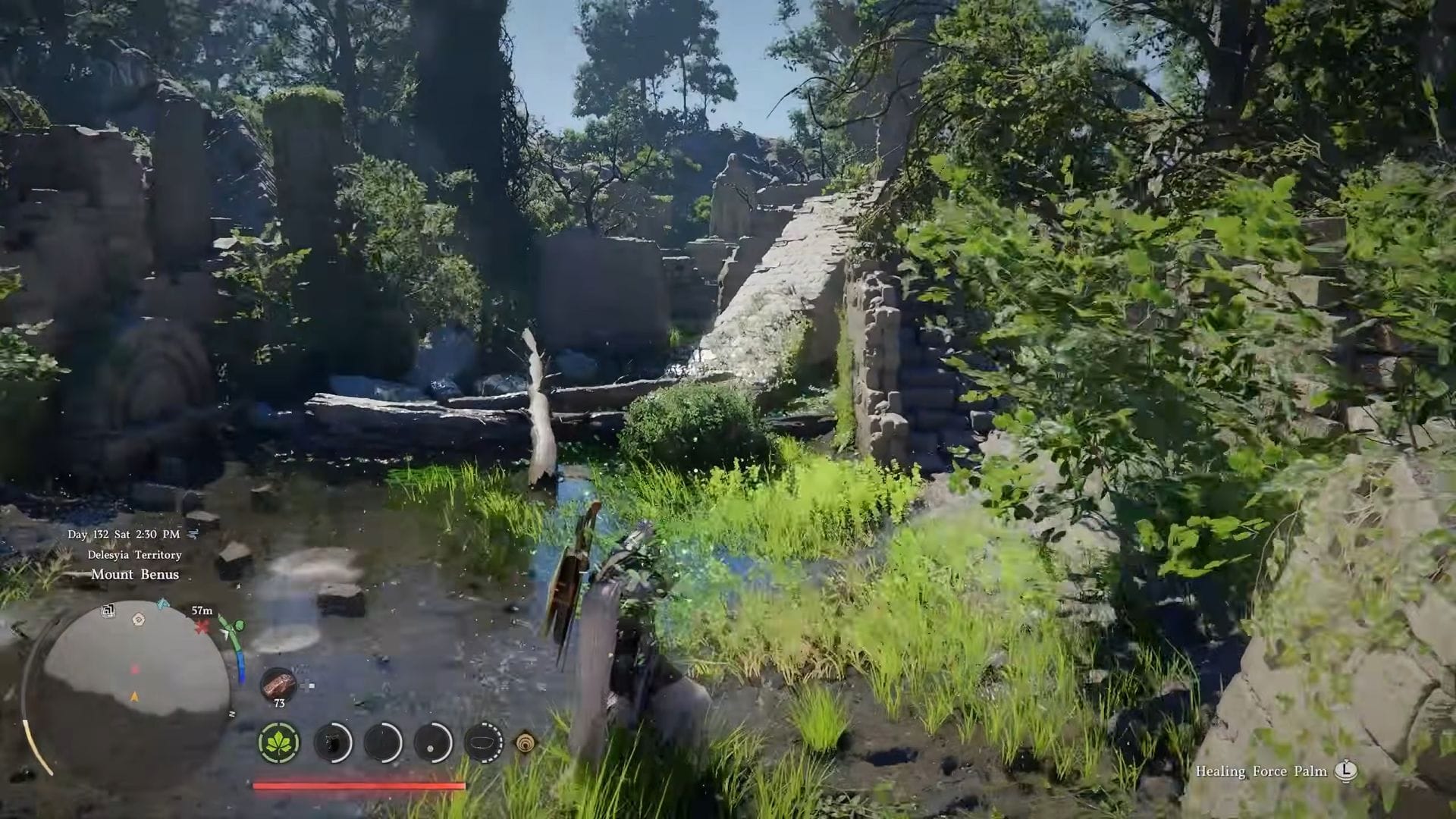Click the orange player arrow on minimap

tap(135, 696)
